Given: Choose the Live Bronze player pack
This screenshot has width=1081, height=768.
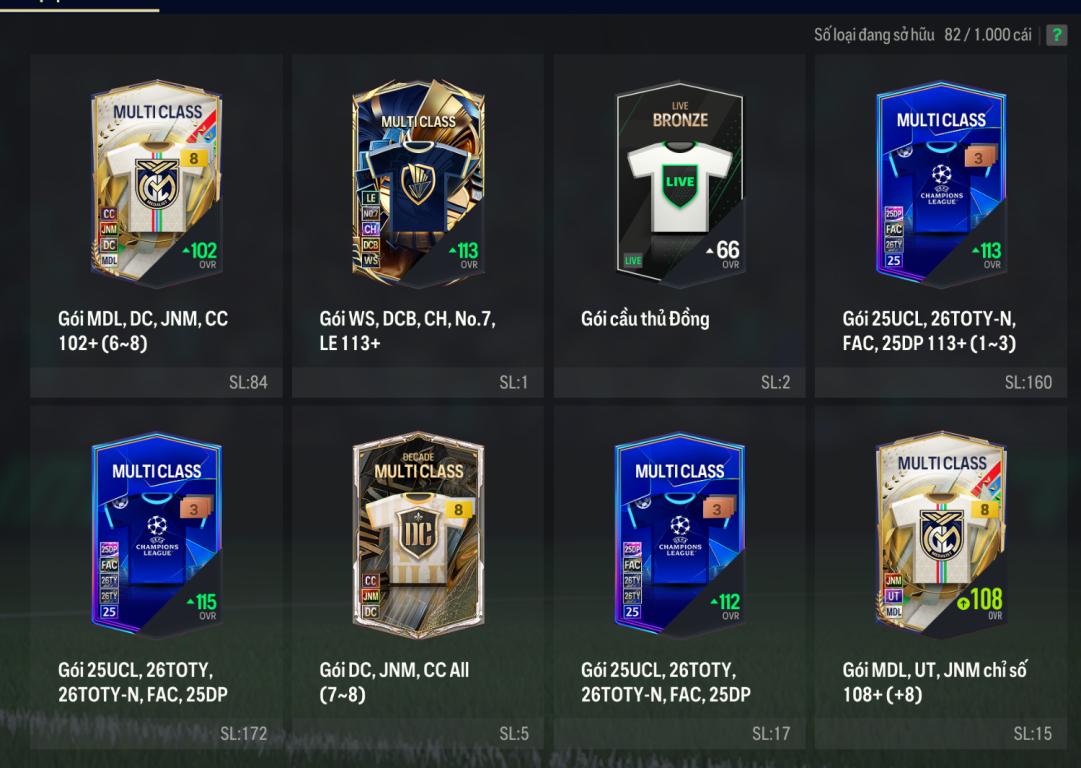Looking at the screenshot, I should [680, 180].
